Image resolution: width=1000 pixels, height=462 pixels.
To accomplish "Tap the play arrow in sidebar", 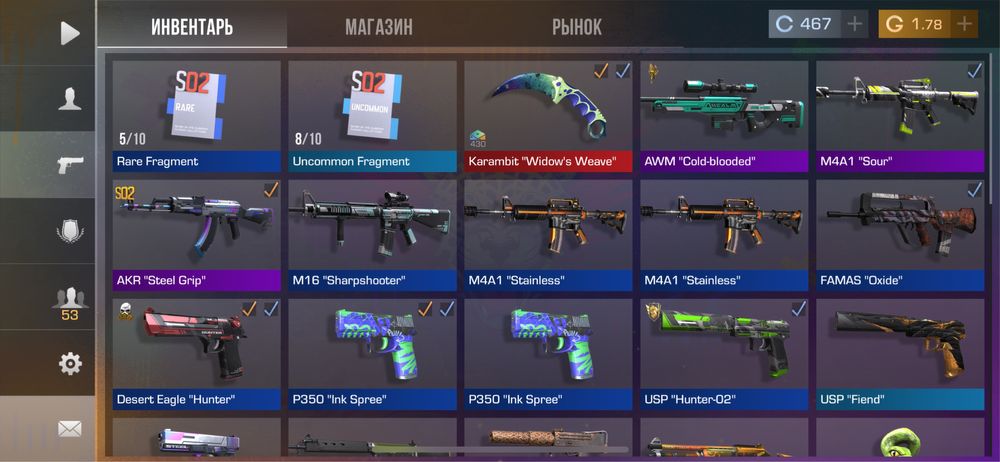I will (x=69, y=33).
